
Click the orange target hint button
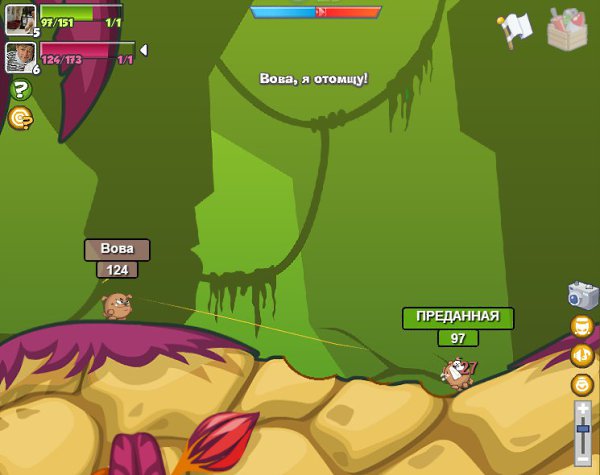coord(20,118)
